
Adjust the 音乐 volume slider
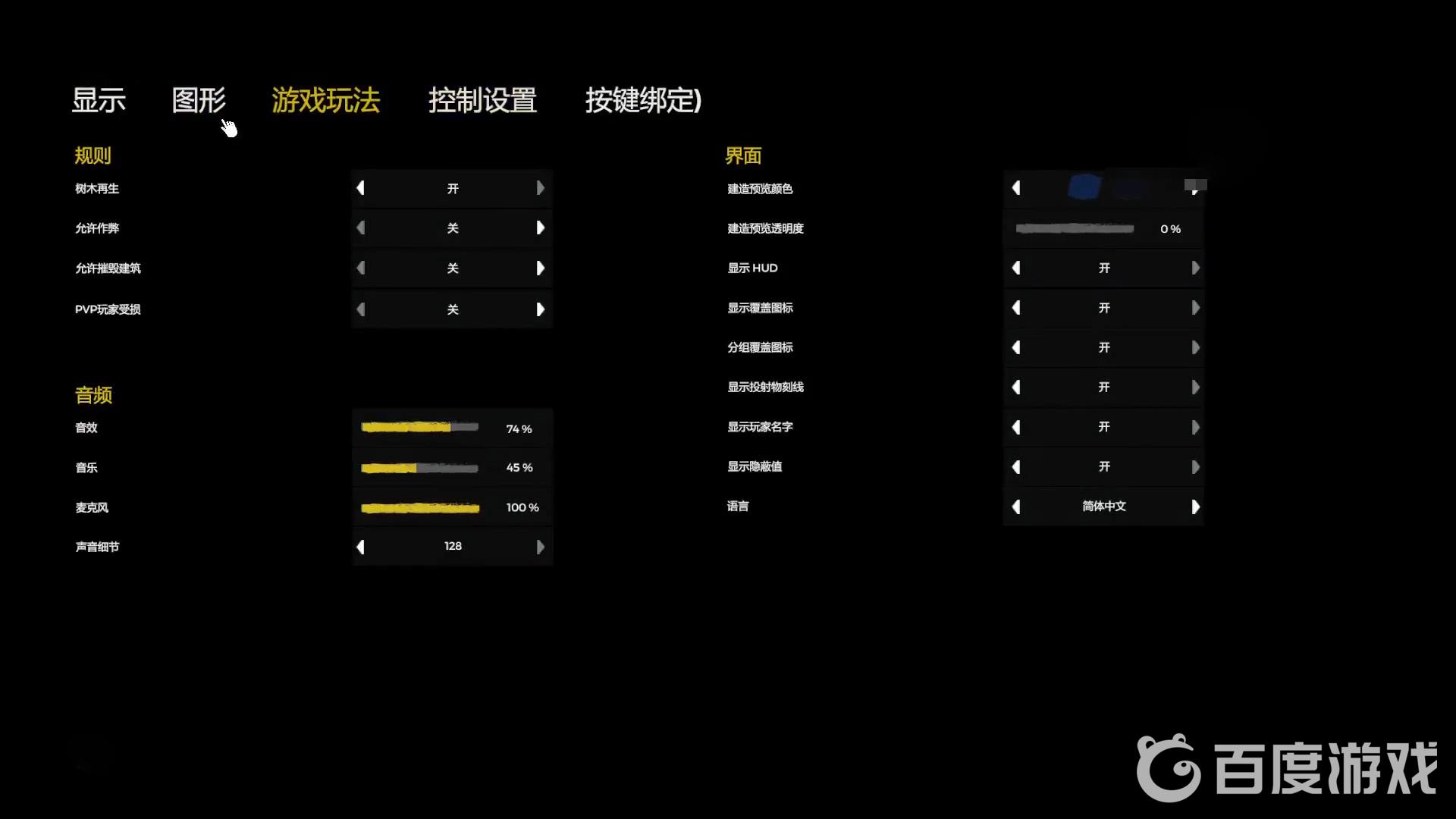pyautogui.click(x=420, y=467)
